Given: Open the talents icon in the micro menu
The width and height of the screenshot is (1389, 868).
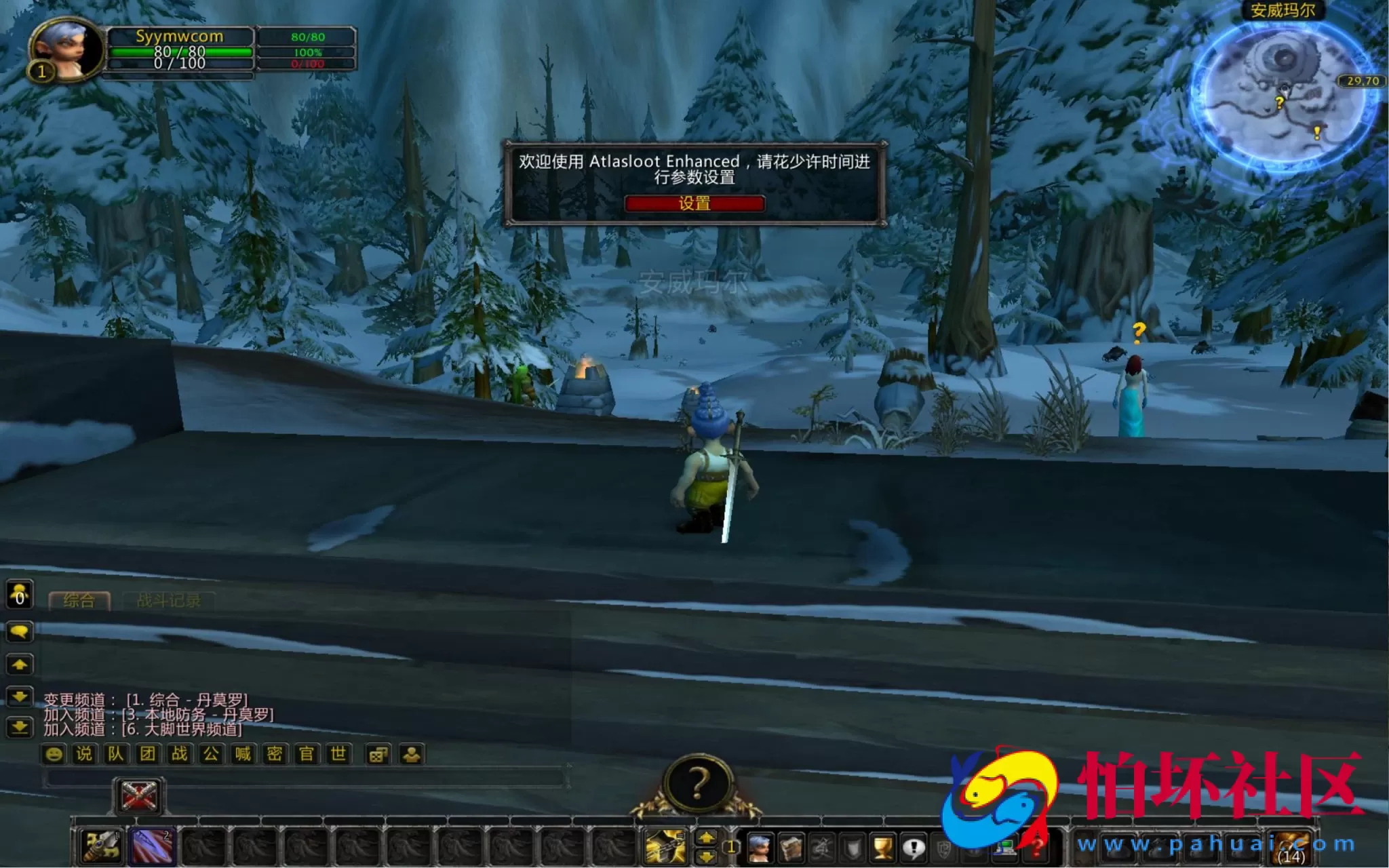Looking at the screenshot, I should [821, 848].
